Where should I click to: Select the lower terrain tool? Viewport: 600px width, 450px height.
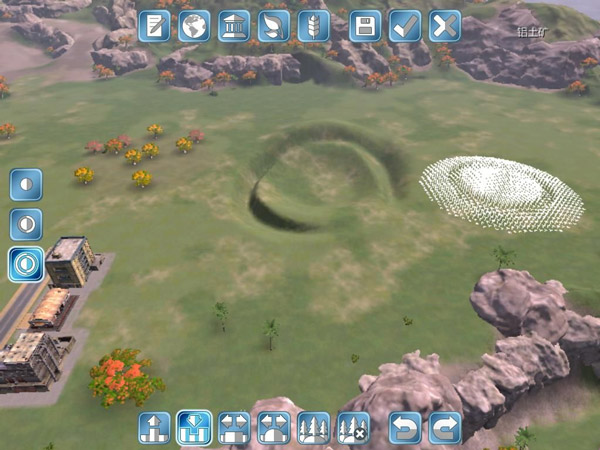point(193,428)
